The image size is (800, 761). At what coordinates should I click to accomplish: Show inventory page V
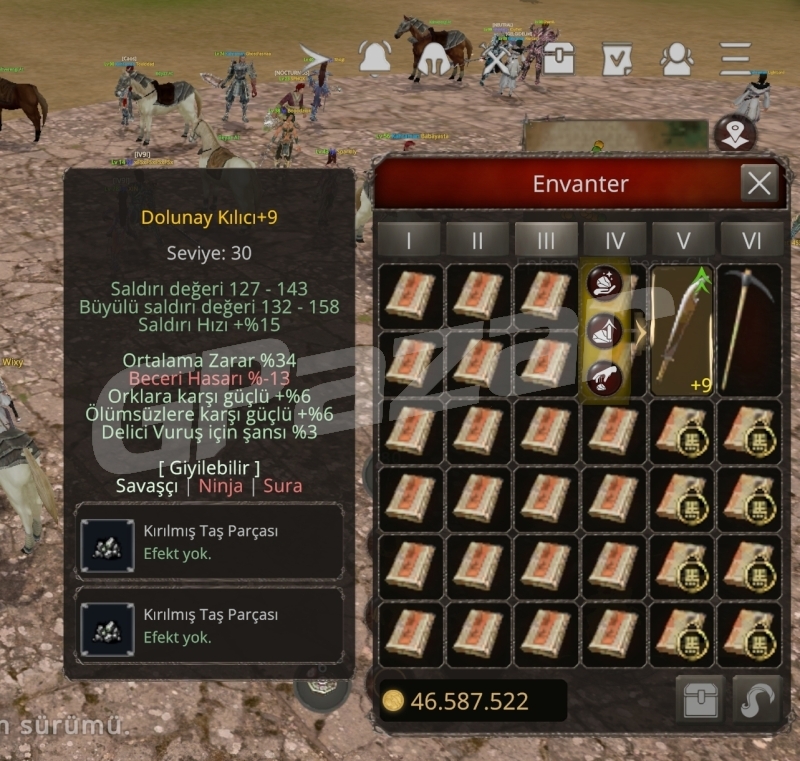684,239
